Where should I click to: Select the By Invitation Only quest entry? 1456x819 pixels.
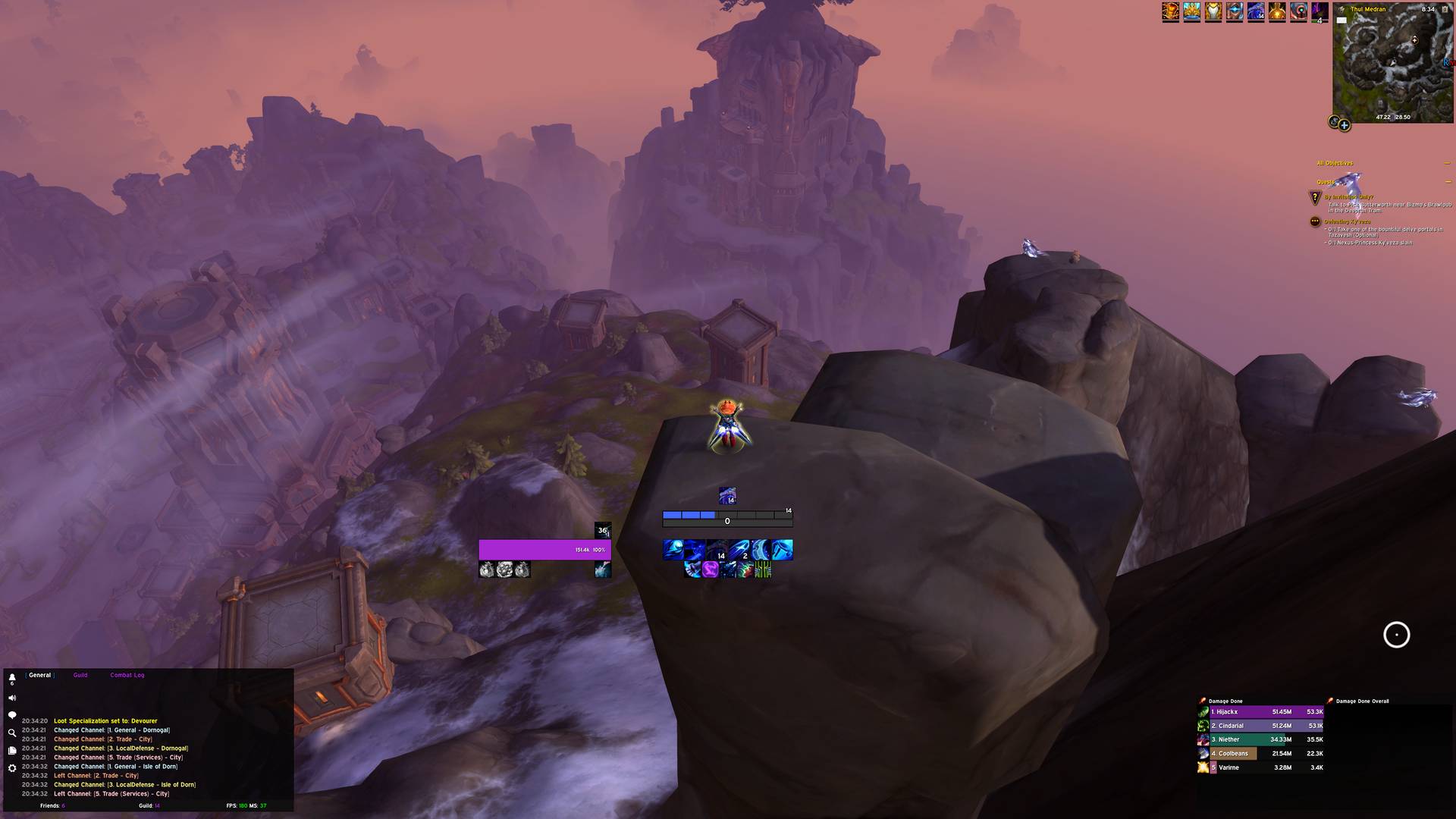(x=1349, y=197)
